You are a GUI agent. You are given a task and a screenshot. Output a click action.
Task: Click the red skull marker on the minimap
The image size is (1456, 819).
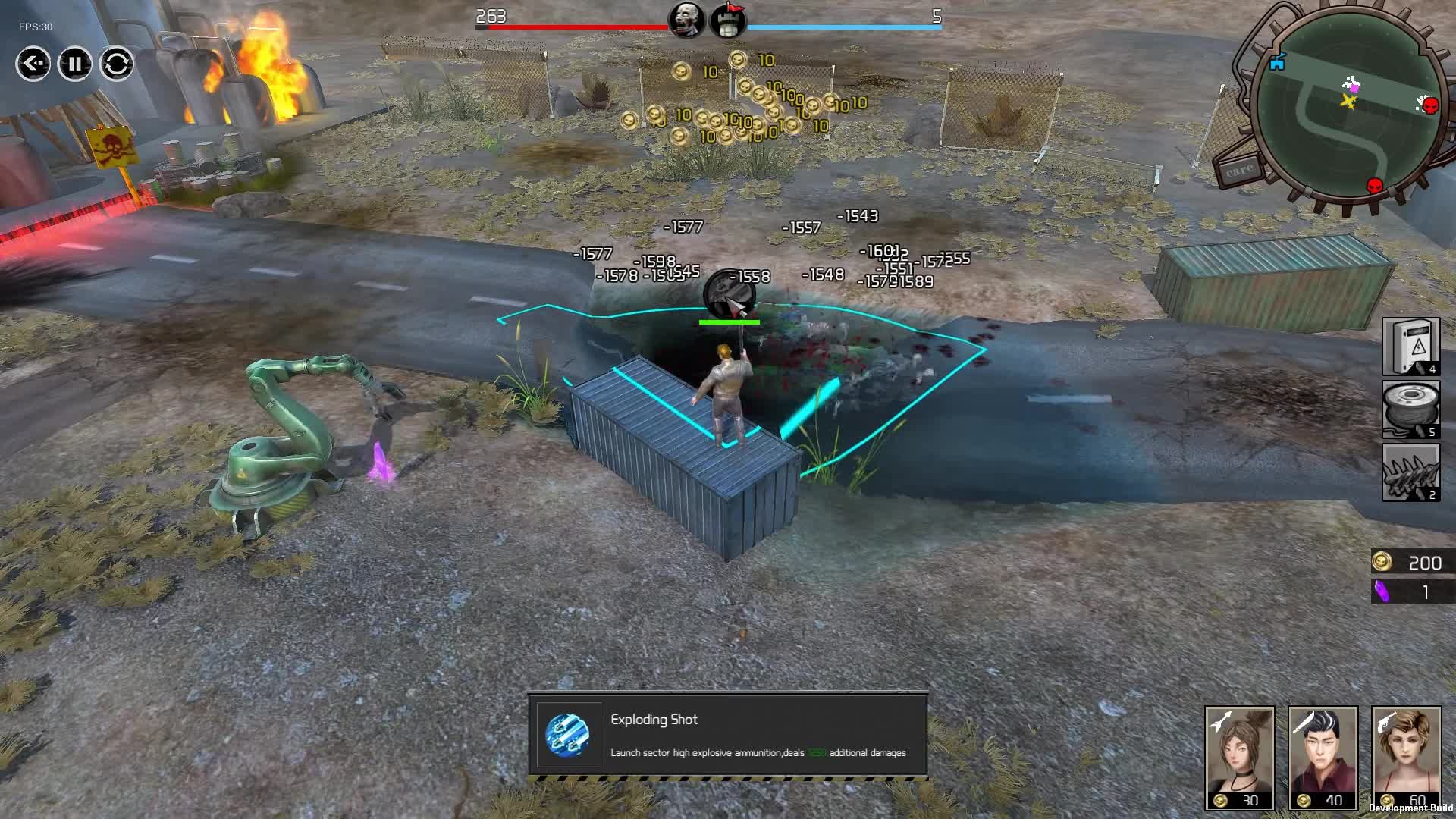pyautogui.click(x=1374, y=185)
